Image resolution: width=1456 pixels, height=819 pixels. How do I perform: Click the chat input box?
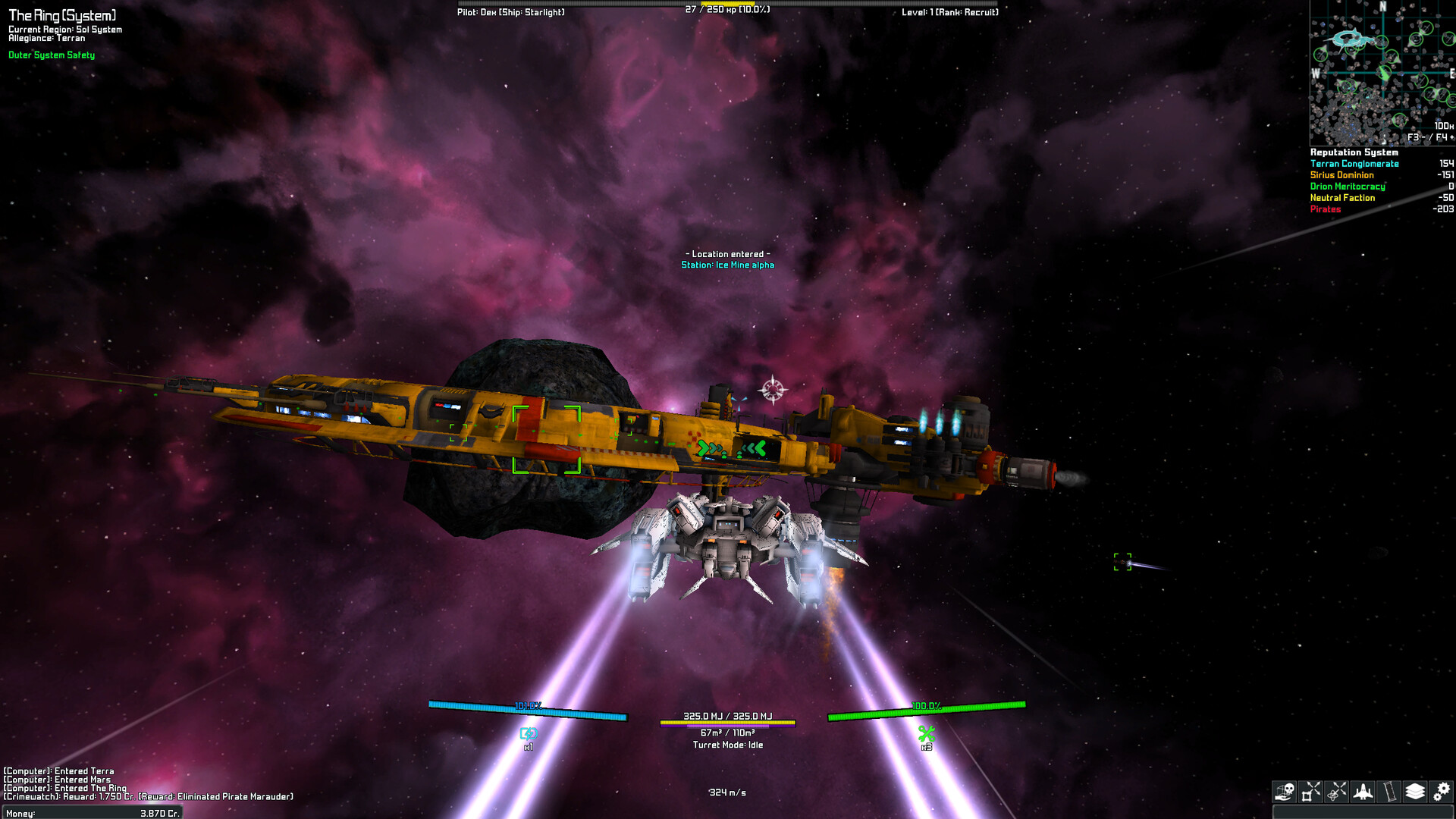(1363, 812)
